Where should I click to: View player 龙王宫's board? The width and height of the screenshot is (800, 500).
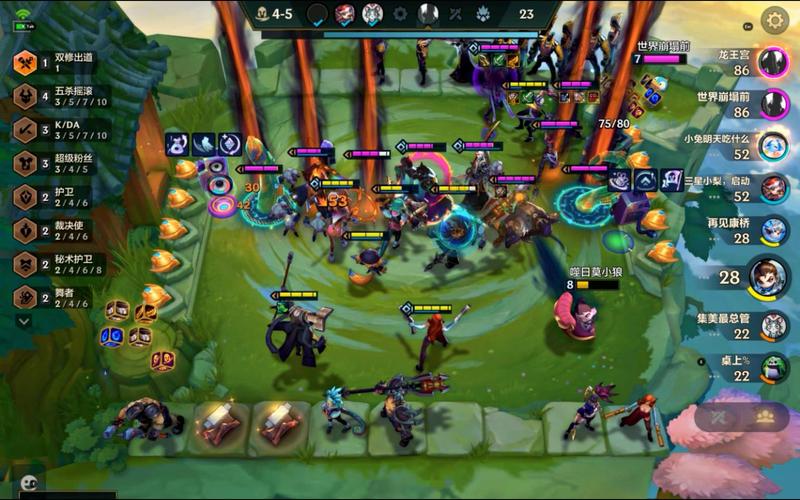pyautogui.click(x=772, y=63)
